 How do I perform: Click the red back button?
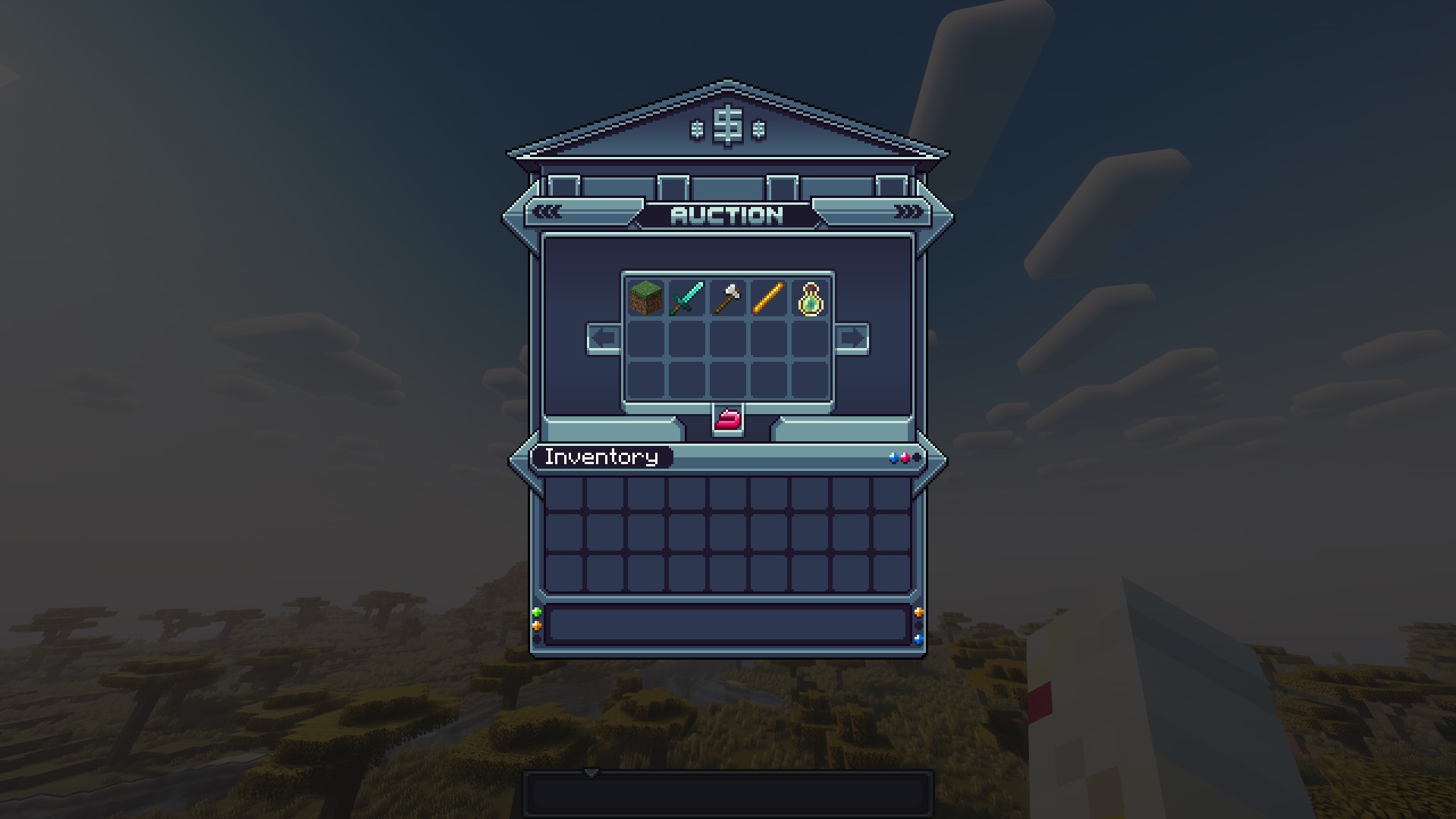coord(728,419)
